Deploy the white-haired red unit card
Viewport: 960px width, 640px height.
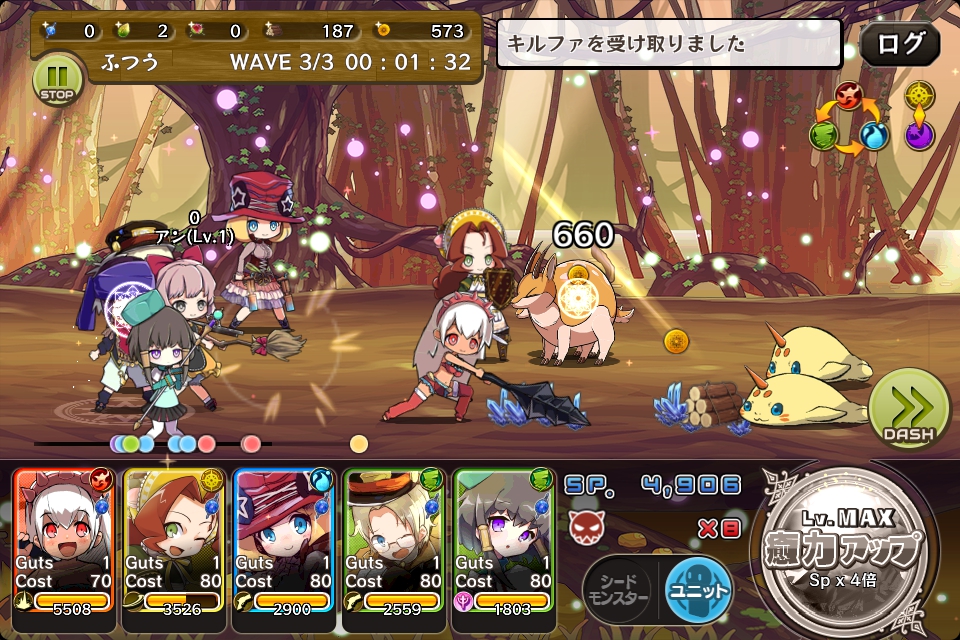pos(64,540)
